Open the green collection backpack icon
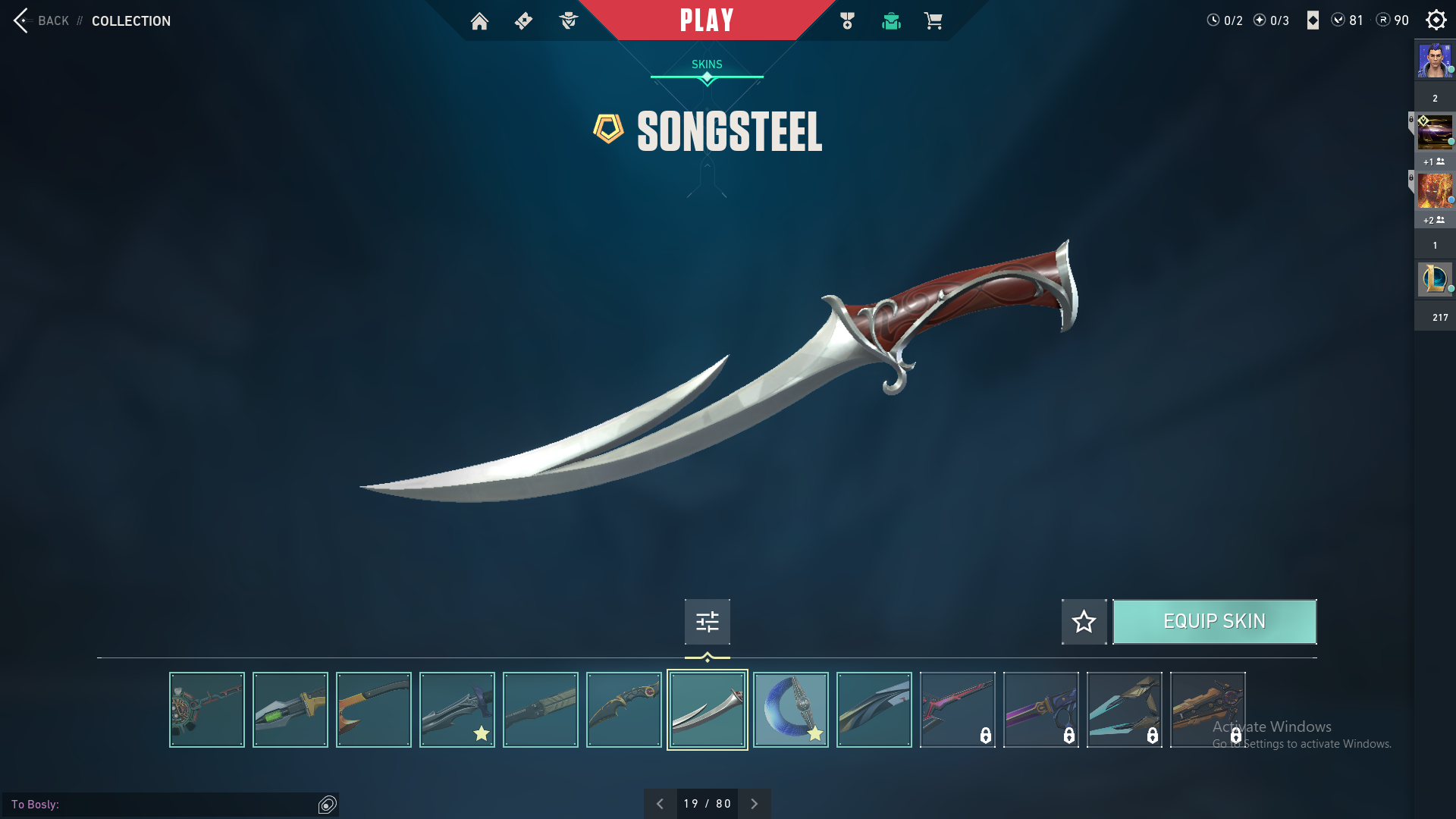The height and width of the screenshot is (819, 1456). click(x=891, y=21)
